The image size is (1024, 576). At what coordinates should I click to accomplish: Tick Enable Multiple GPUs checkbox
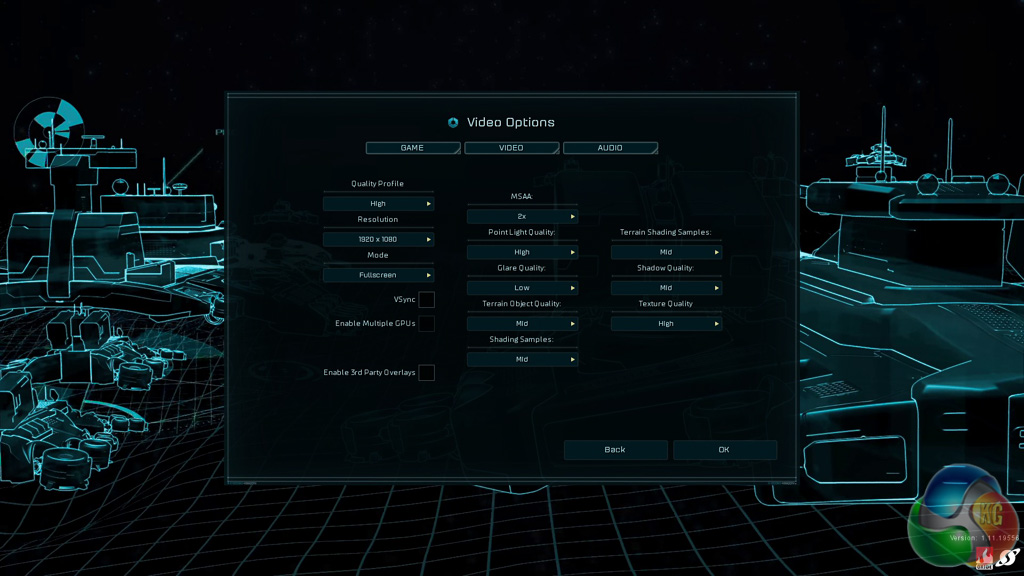[427, 324]
